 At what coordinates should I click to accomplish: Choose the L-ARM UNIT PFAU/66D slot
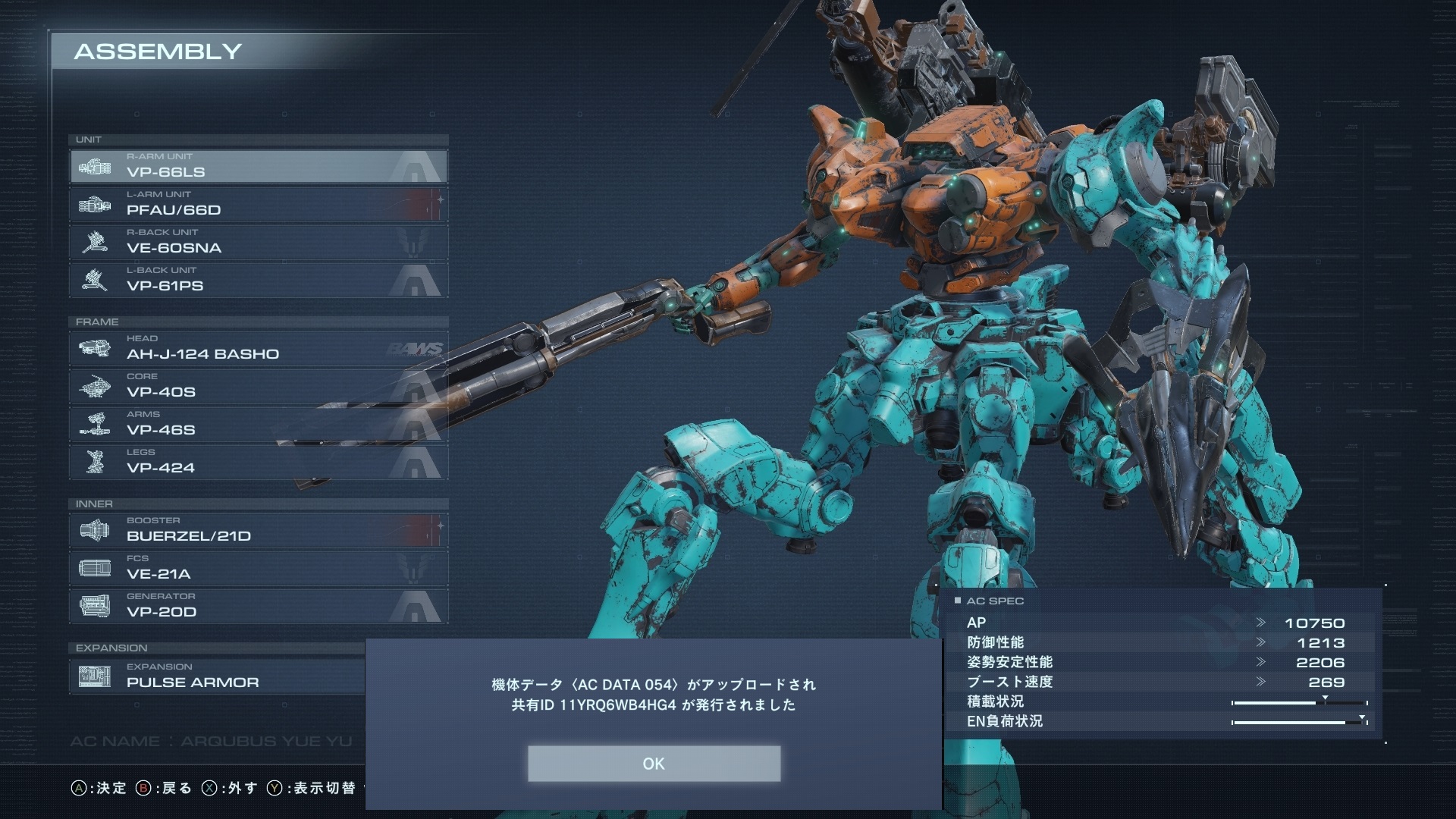pos(258,204)
